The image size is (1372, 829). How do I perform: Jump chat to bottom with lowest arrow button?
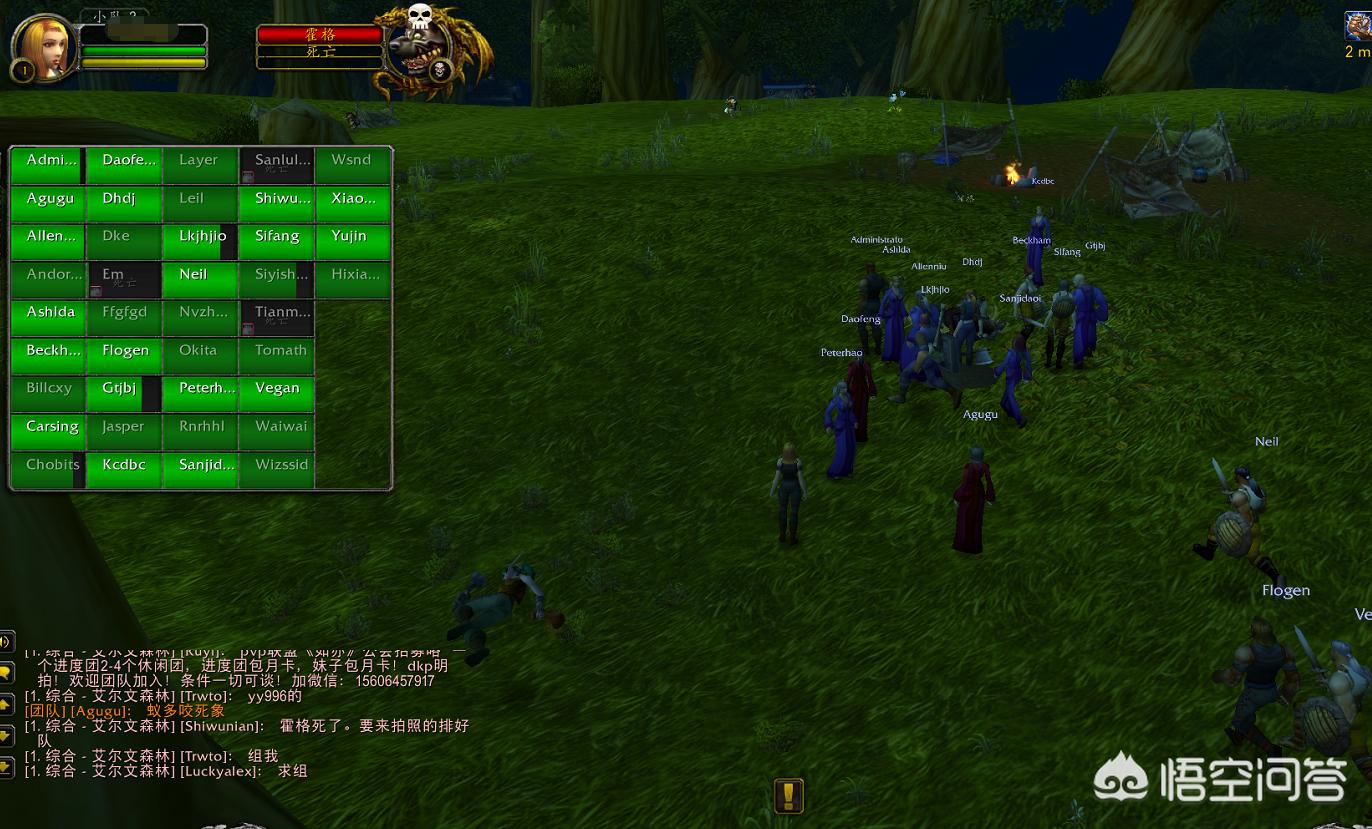click(x=6, y=768)
